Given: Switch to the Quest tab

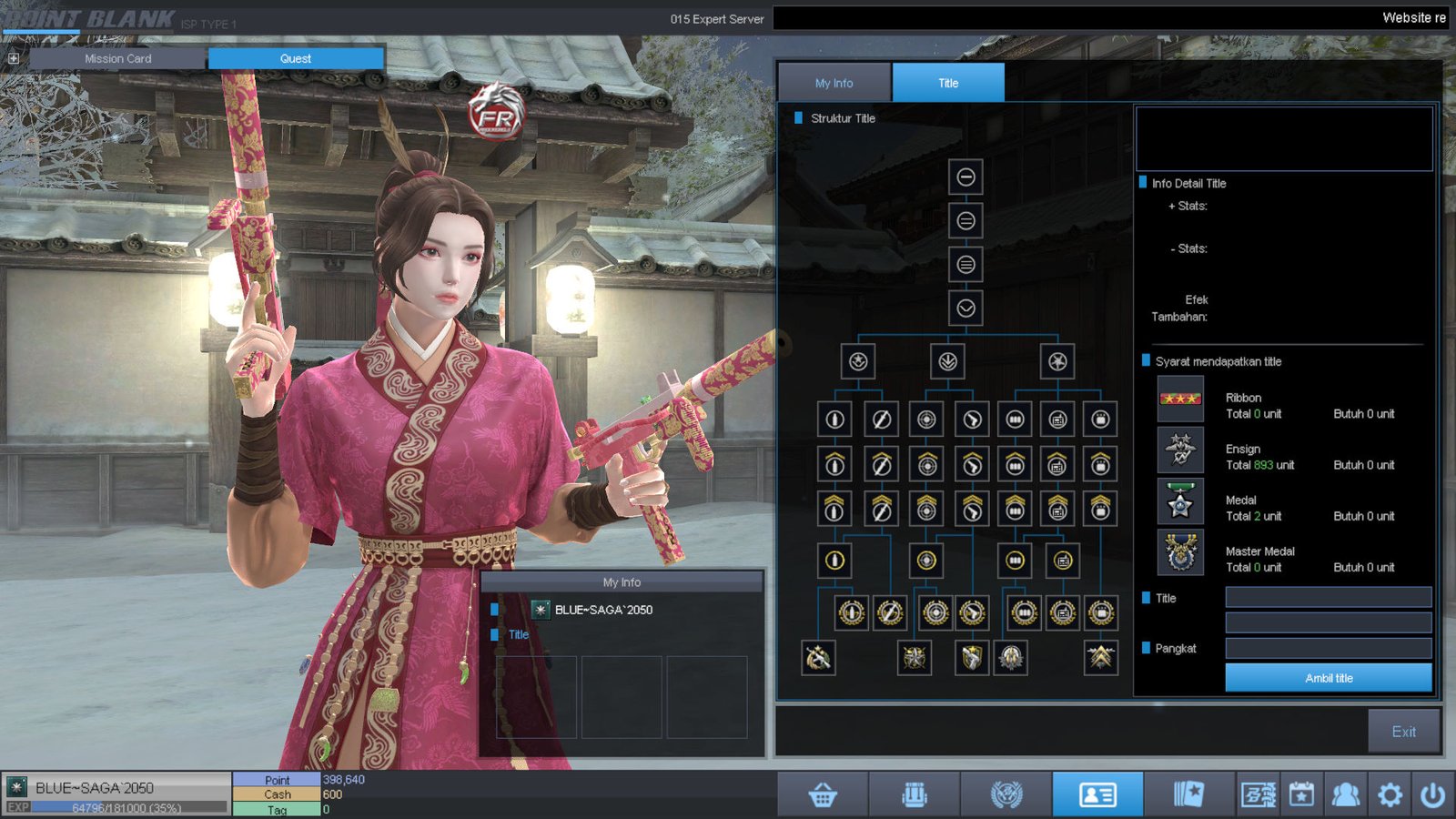Looking at the screenshot, I should click(x=296, y=58).
